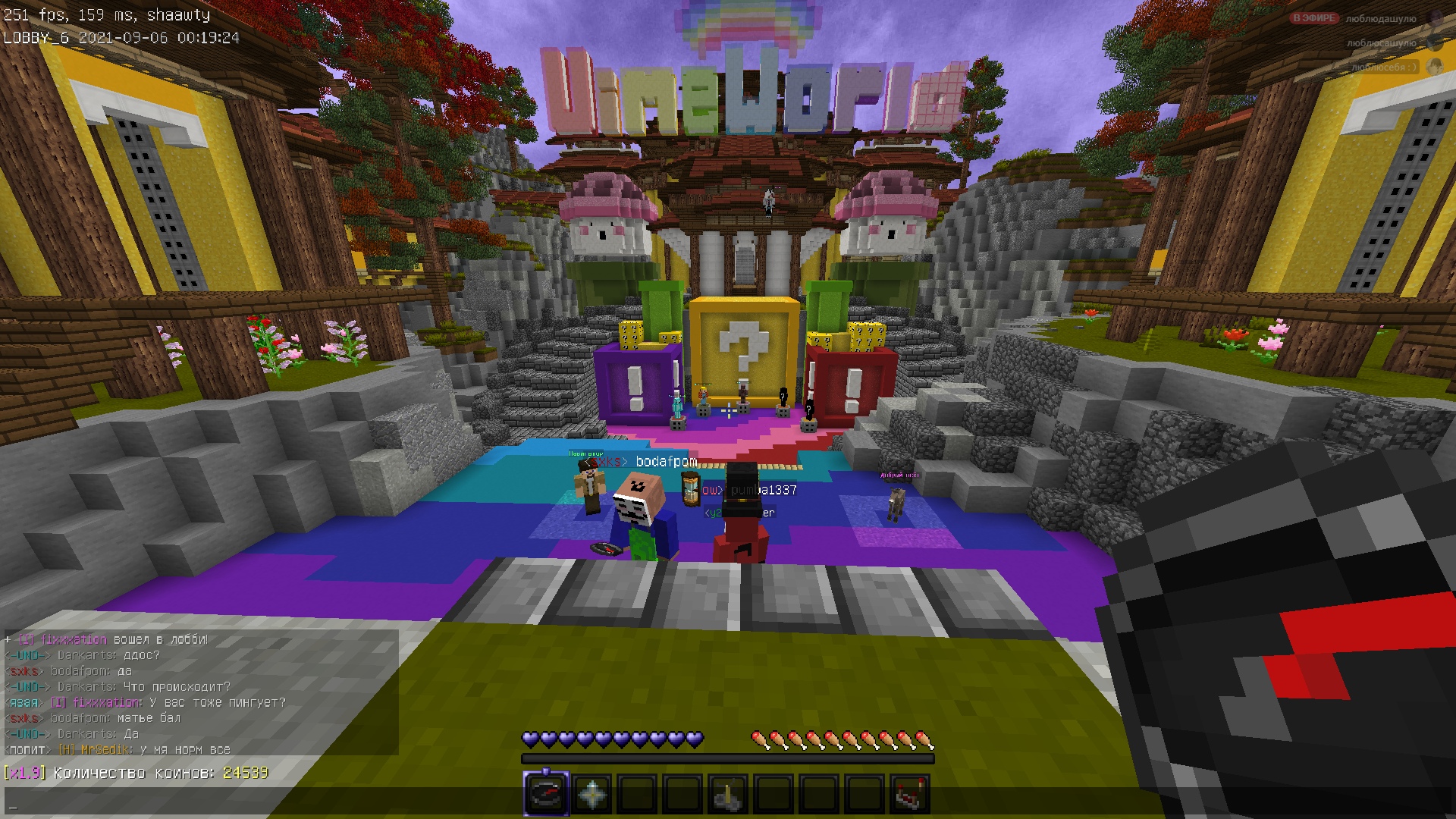Select the redstone comparator hotbar slot
The height and width of the screenshot is (819, 1456).
[910, 794]
